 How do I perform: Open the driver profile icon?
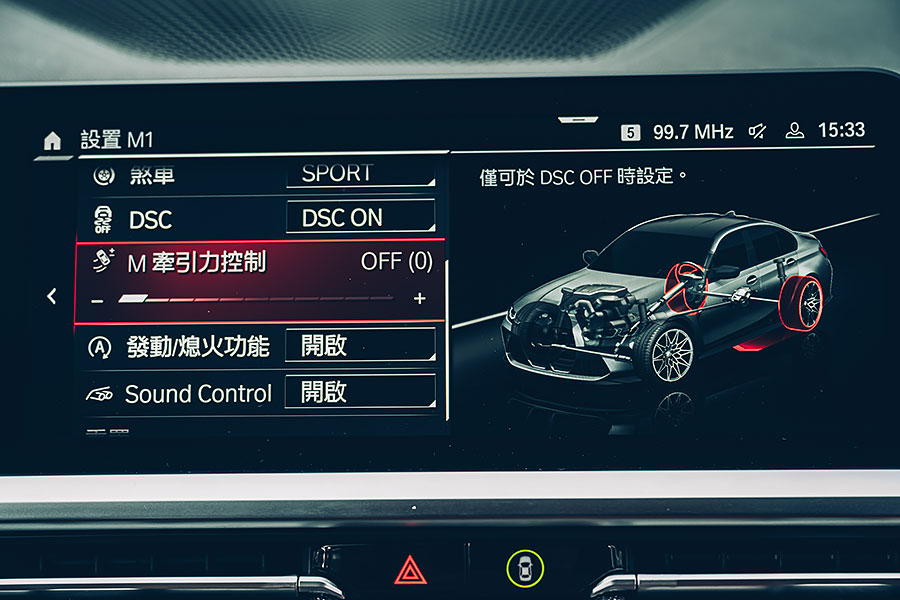[x=795, y=131]
